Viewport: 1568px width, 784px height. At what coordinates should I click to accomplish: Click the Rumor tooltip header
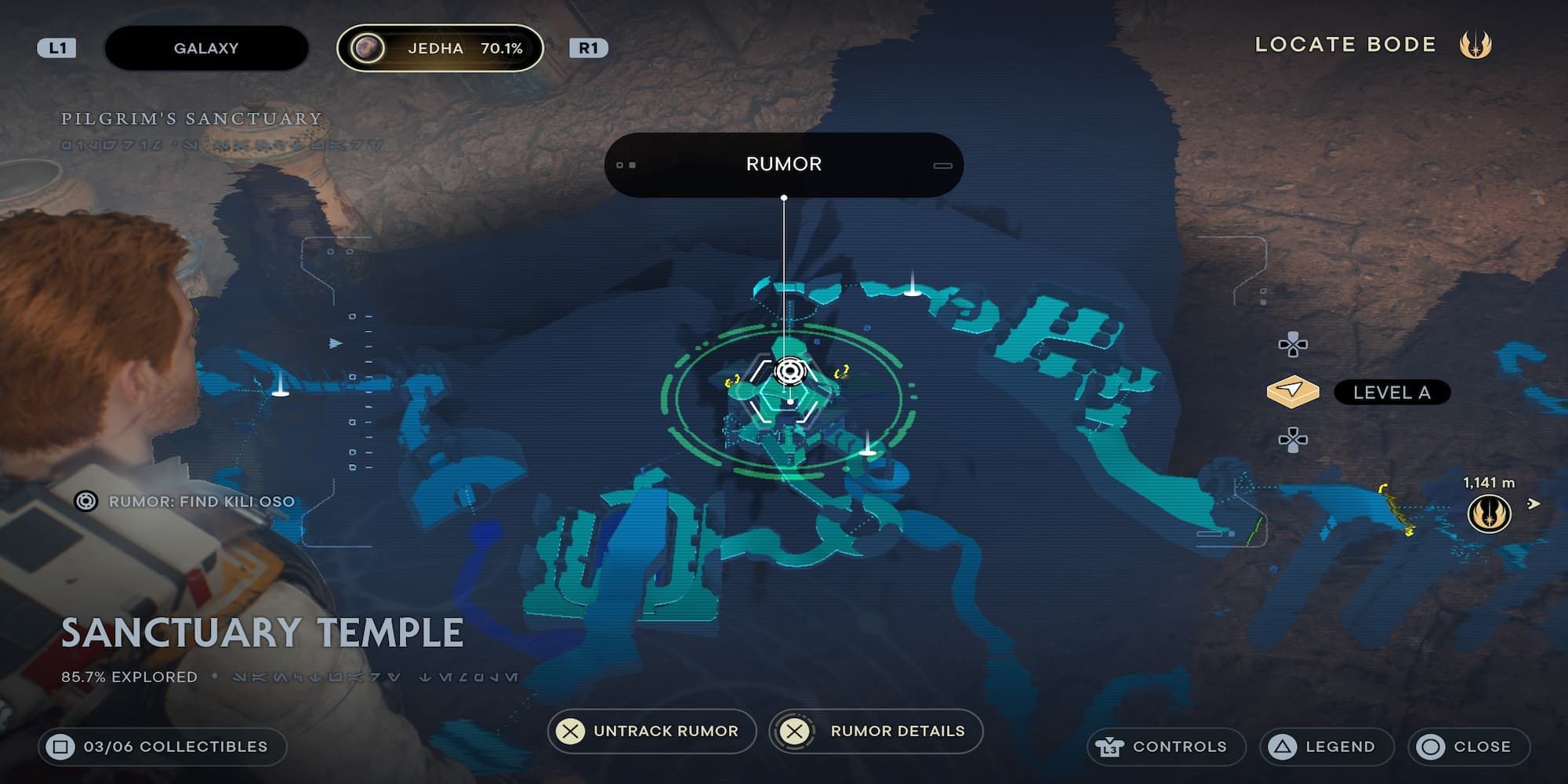(783, 165)
